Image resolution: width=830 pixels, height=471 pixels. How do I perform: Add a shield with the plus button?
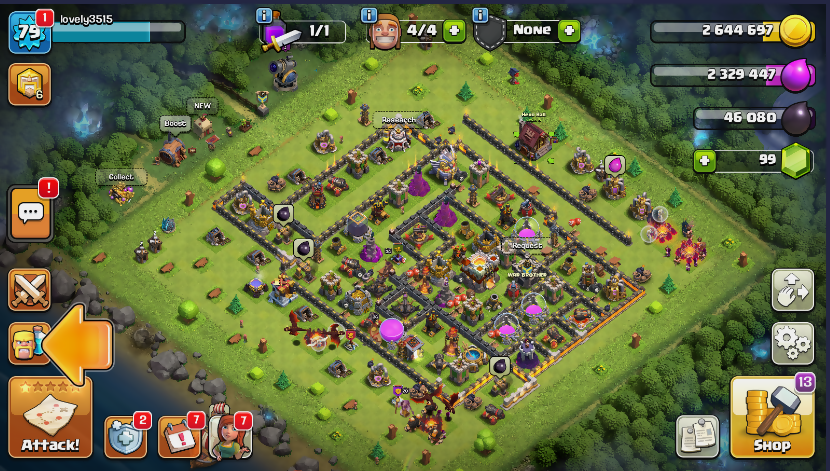tap(569, 31)
